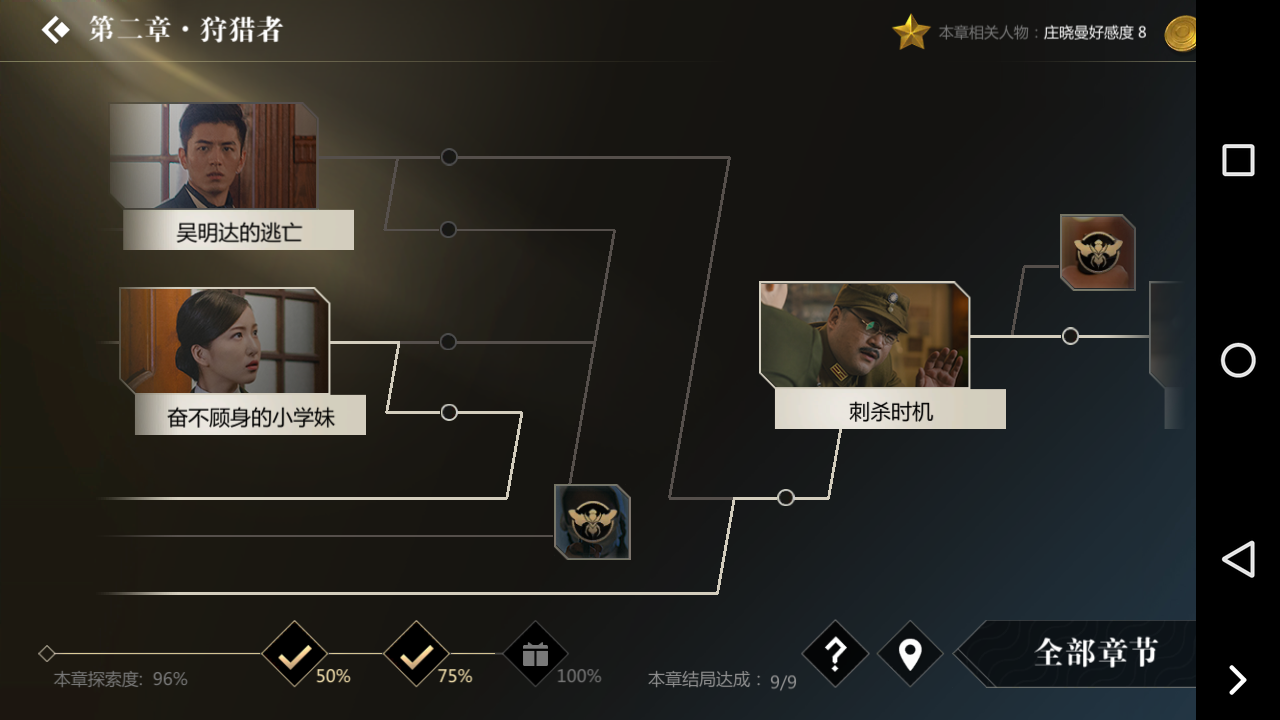The width and height of the screenshot is (1280, 720).
Task: Open the hint question mark button
Action: pyautogui.click(x=835, y=654)
